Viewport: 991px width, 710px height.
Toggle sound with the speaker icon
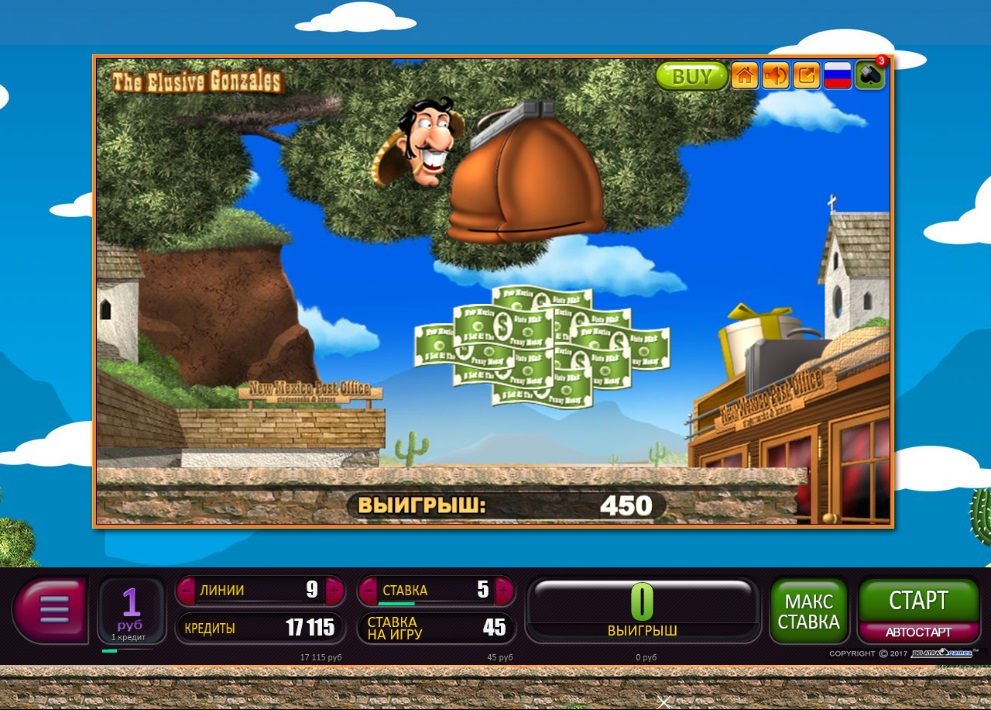775,76
